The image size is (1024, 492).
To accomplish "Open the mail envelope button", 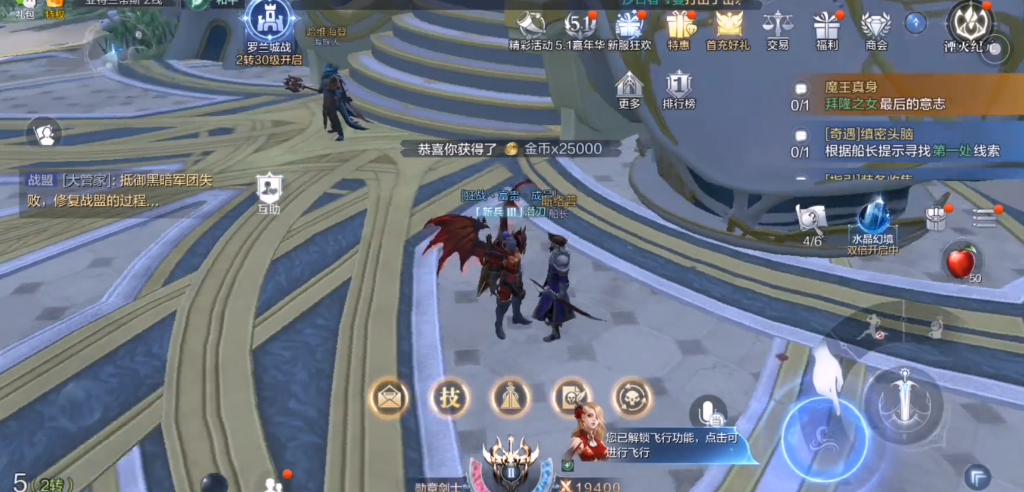I will coord(389,398).
